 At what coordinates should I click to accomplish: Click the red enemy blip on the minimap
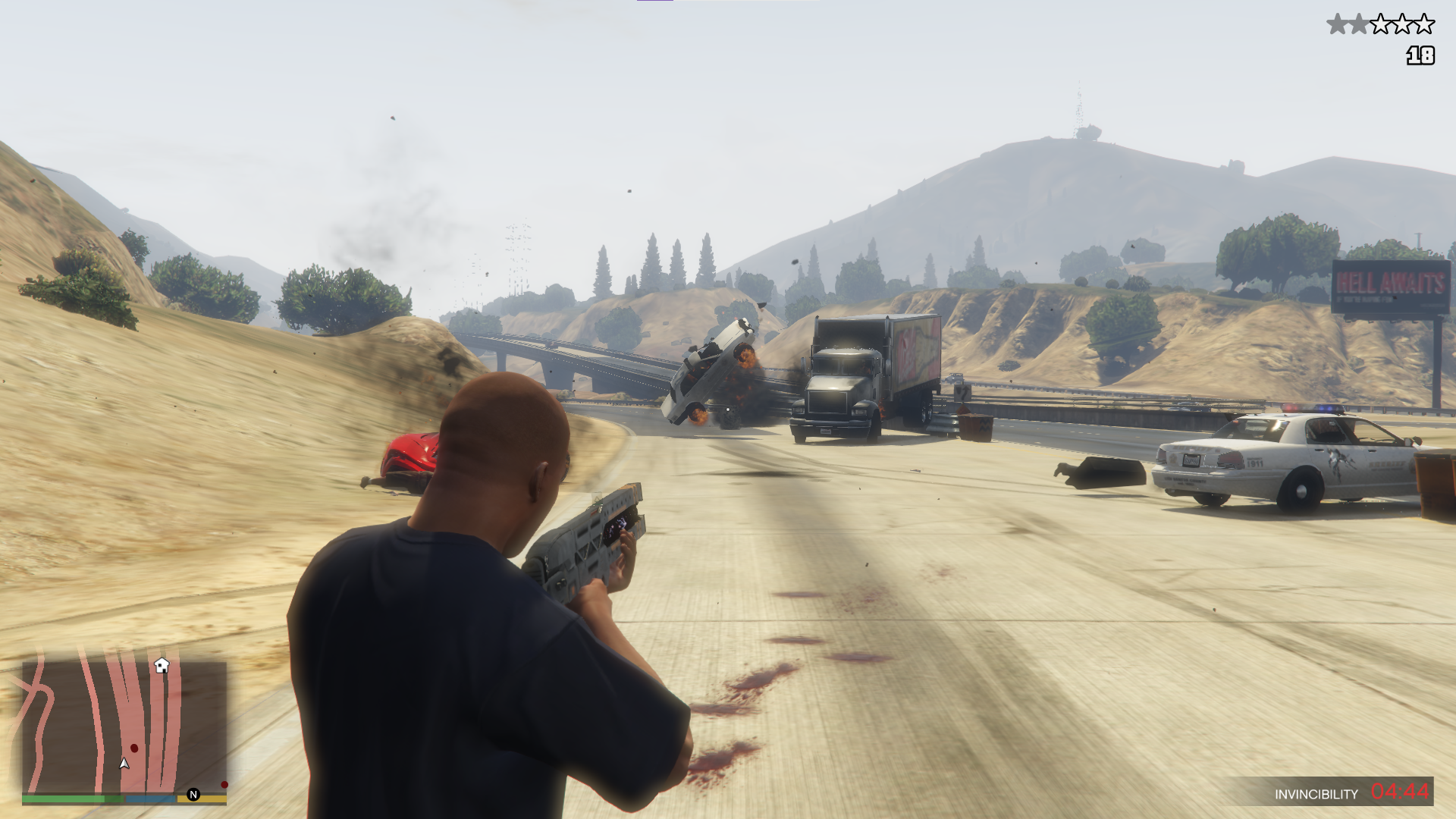(x=134, y=748)
